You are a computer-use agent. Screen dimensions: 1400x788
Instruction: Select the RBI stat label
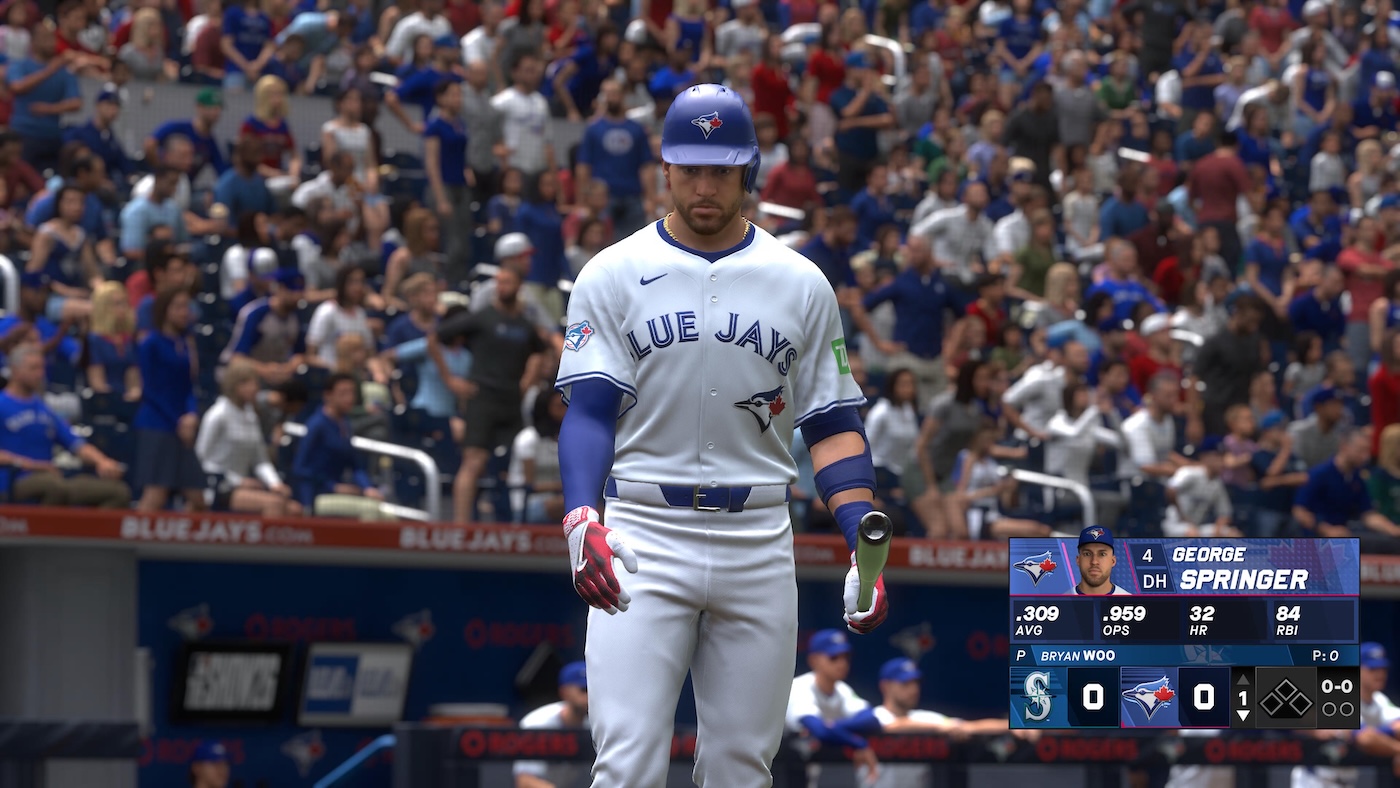[1287, 630]
